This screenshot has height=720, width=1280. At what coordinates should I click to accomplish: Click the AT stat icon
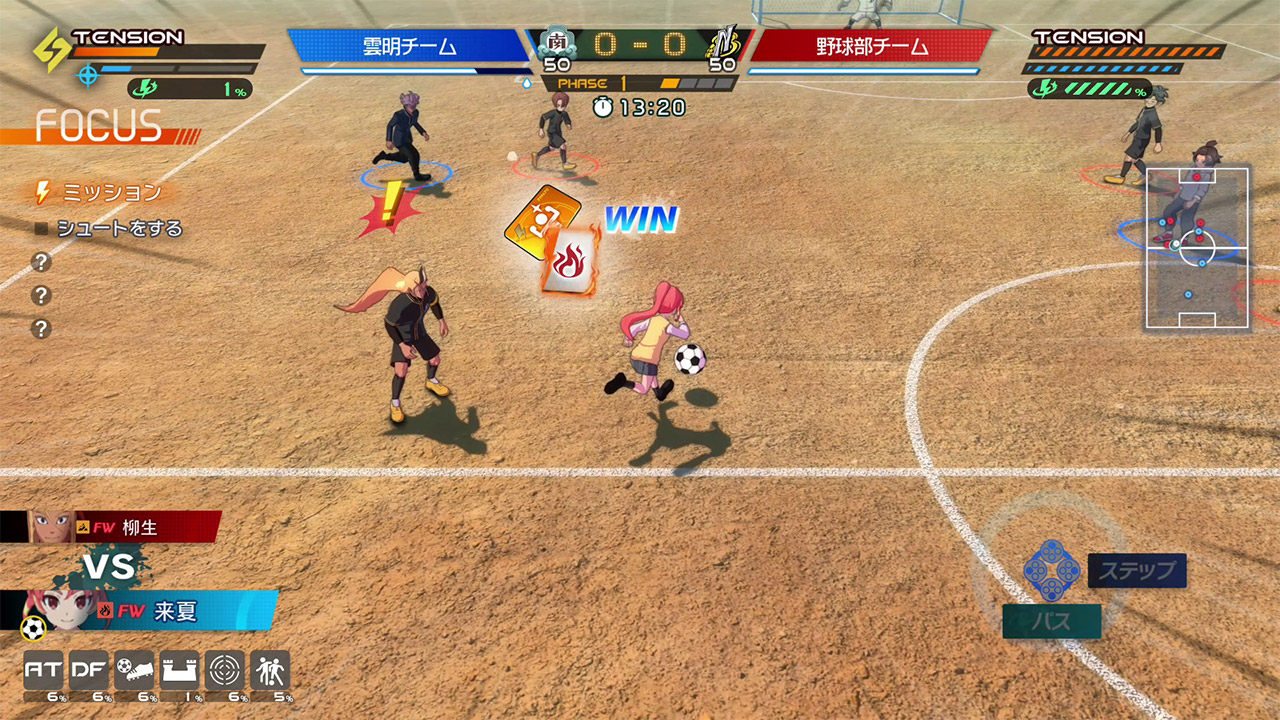coord(43,670)
